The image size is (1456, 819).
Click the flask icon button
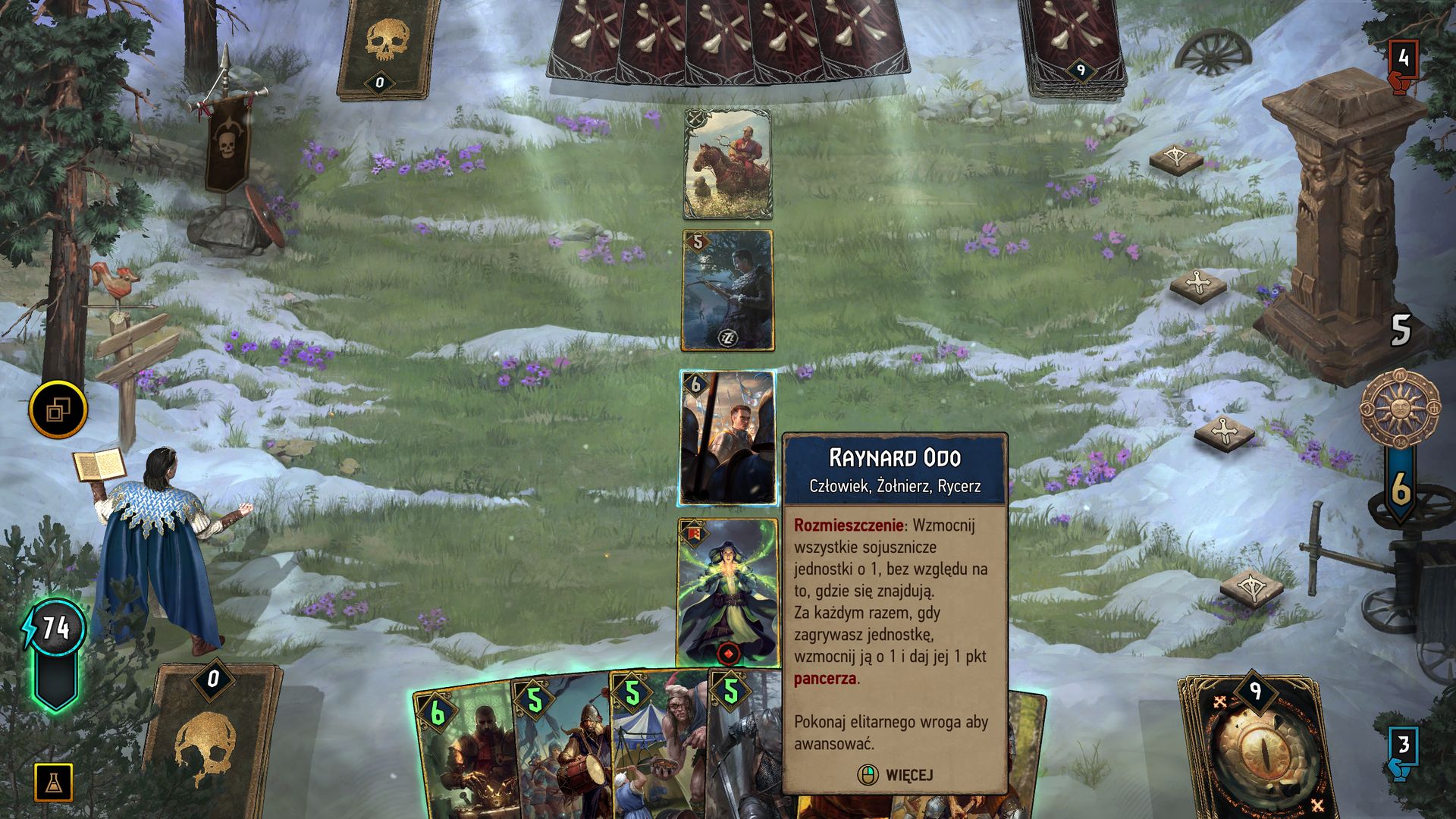pyautogui.click(x=54, y=782)
